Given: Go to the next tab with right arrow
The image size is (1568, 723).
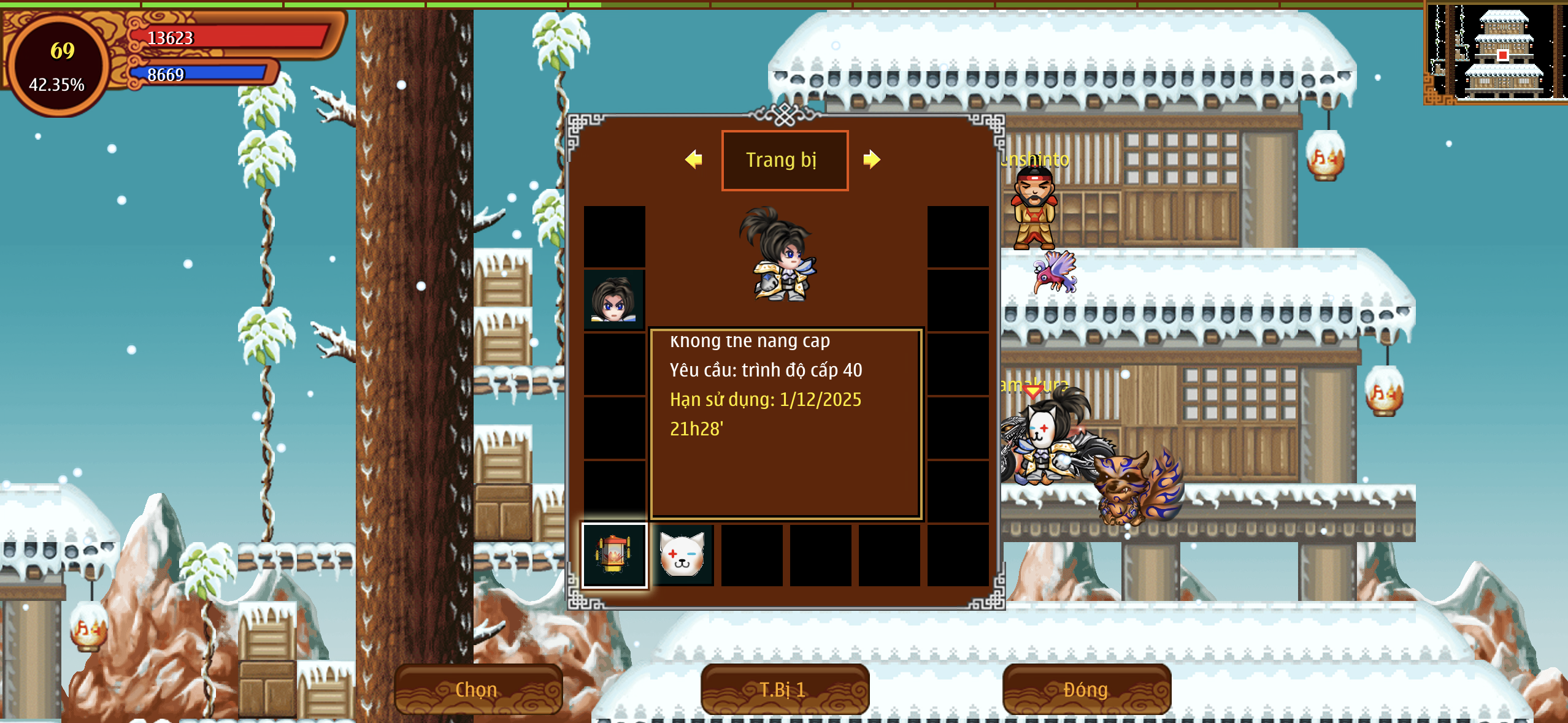Looking at the screenshot, I should [x=871, y=159].
